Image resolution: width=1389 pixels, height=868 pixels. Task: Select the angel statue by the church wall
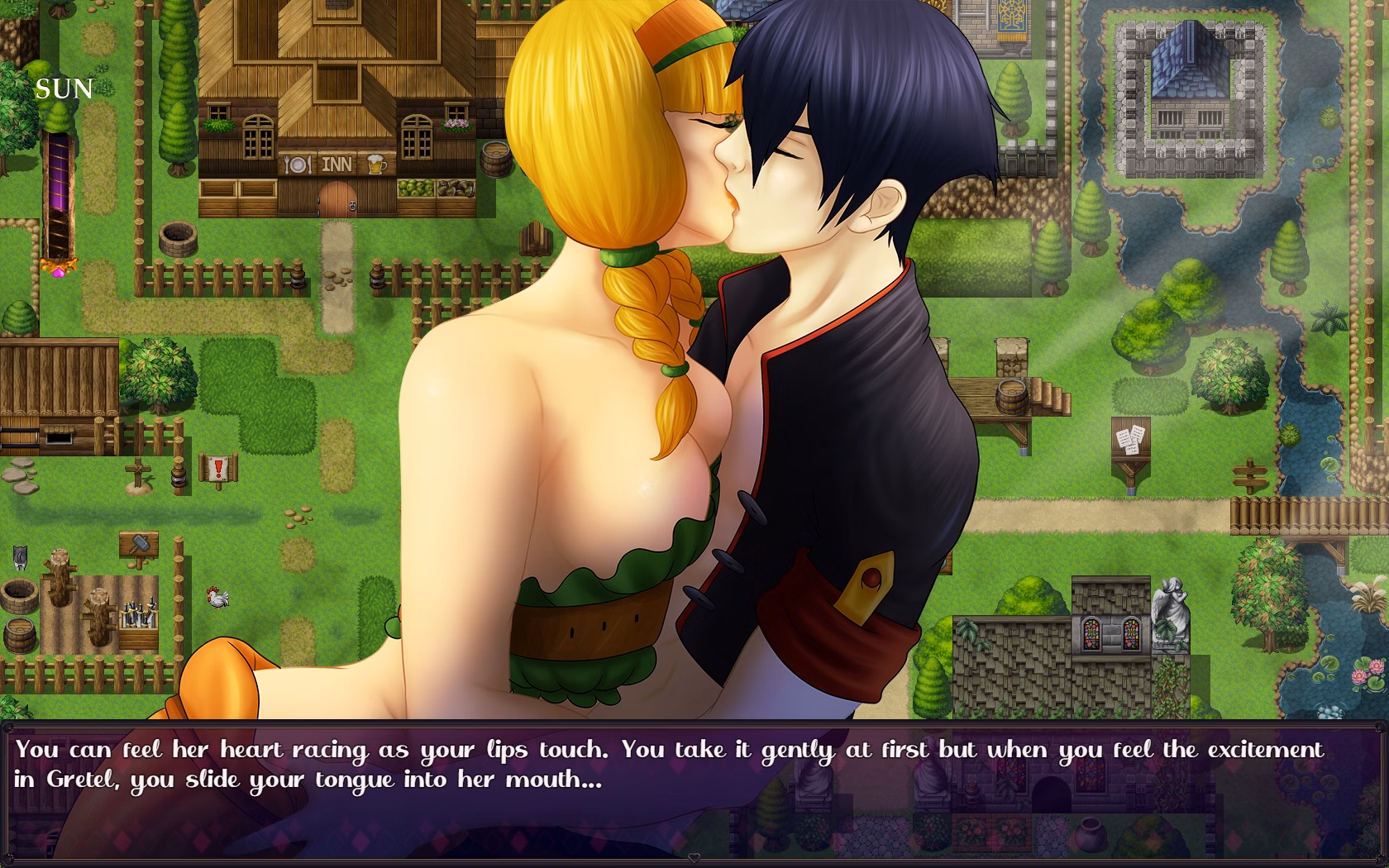(x=1170, y=603)
